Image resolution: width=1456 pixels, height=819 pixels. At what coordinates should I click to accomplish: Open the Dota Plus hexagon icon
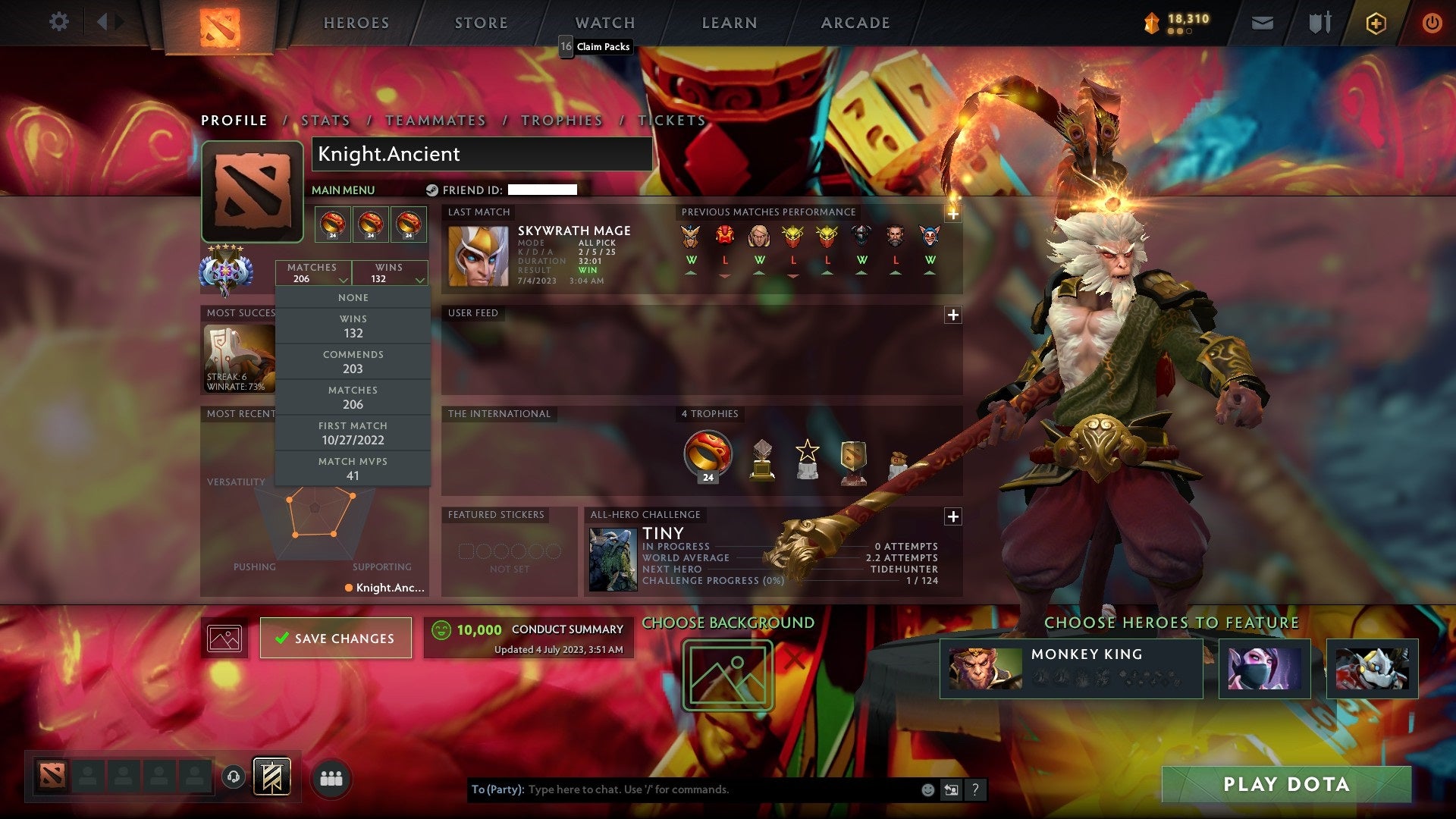pos(1377,23)
